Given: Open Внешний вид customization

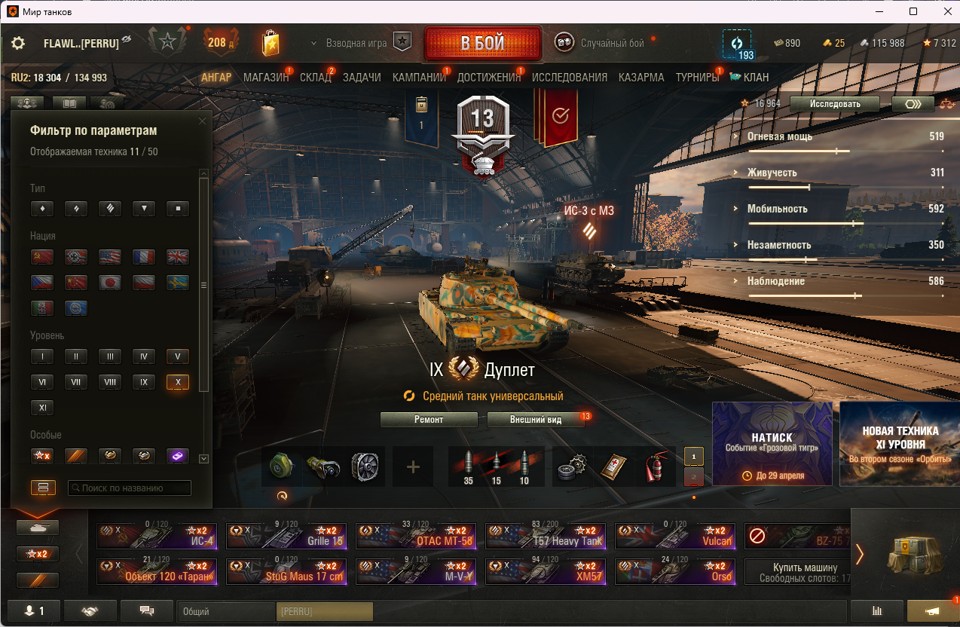Looking at the screenshot, I should coord(535,420).
